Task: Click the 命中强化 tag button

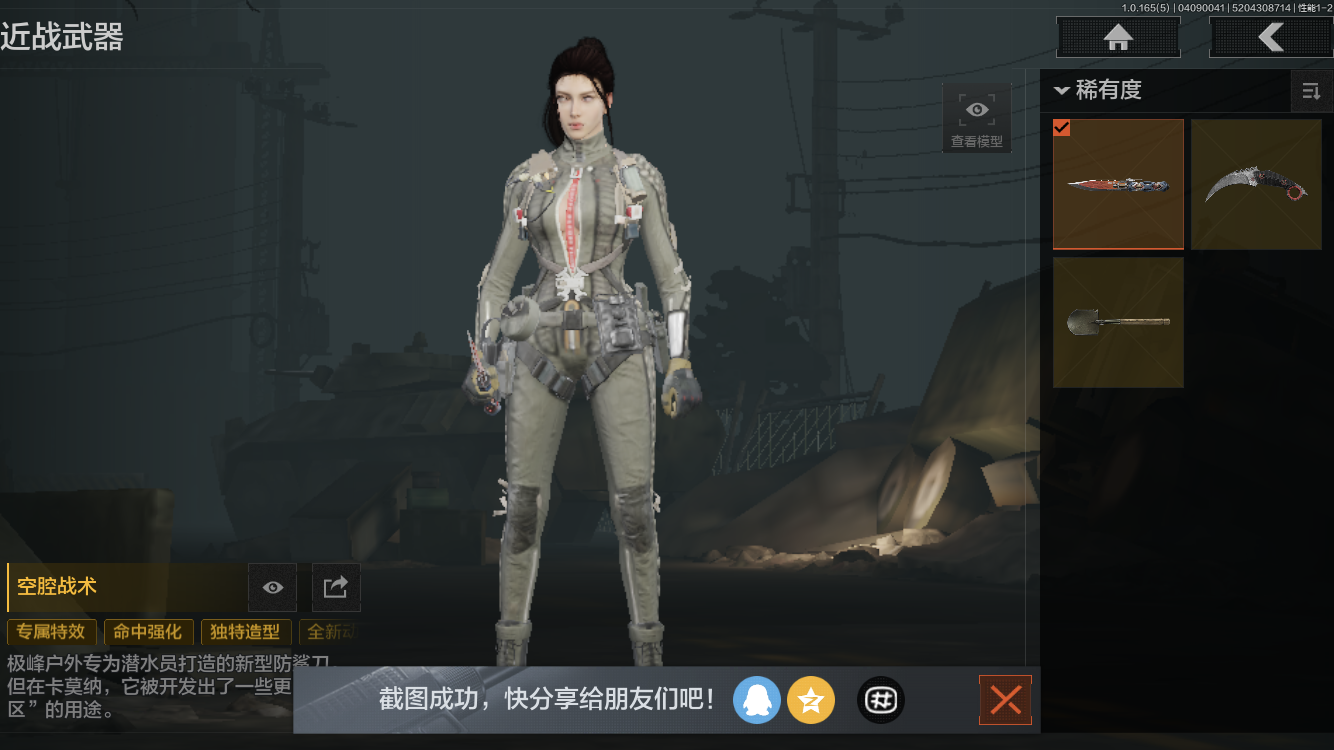Action: (x=148, y=632)
